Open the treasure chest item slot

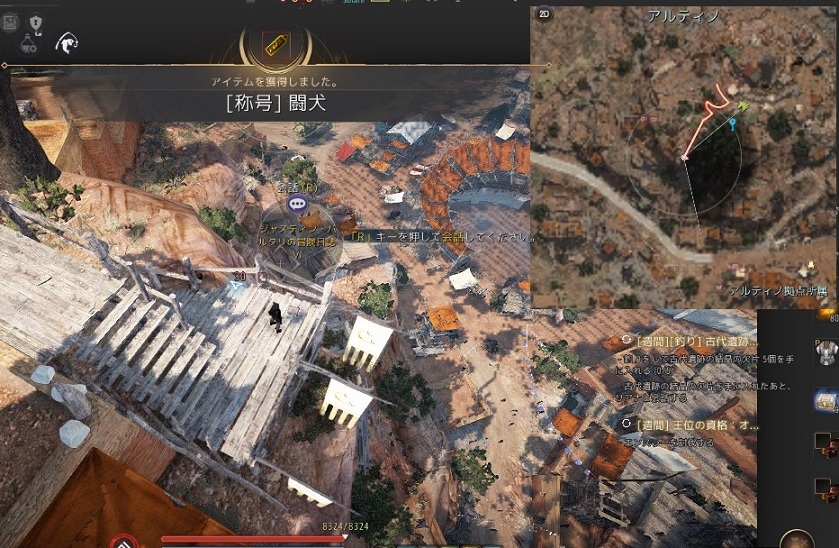click(826, 399)
